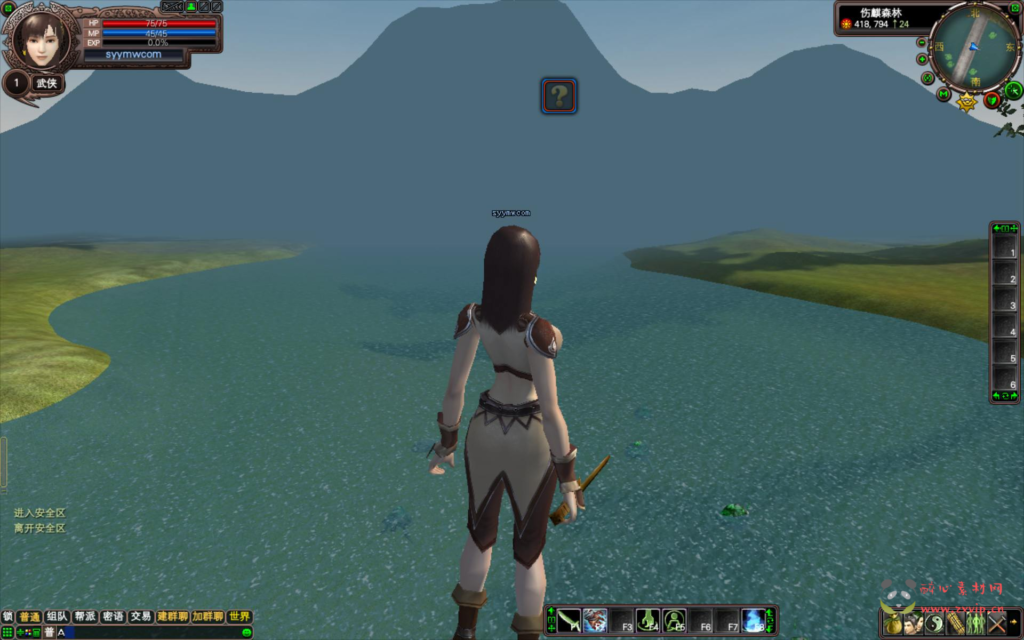Click the gold sun badge below minimap
Screen dimensions: 1024x640
click(x=967, y=102)
